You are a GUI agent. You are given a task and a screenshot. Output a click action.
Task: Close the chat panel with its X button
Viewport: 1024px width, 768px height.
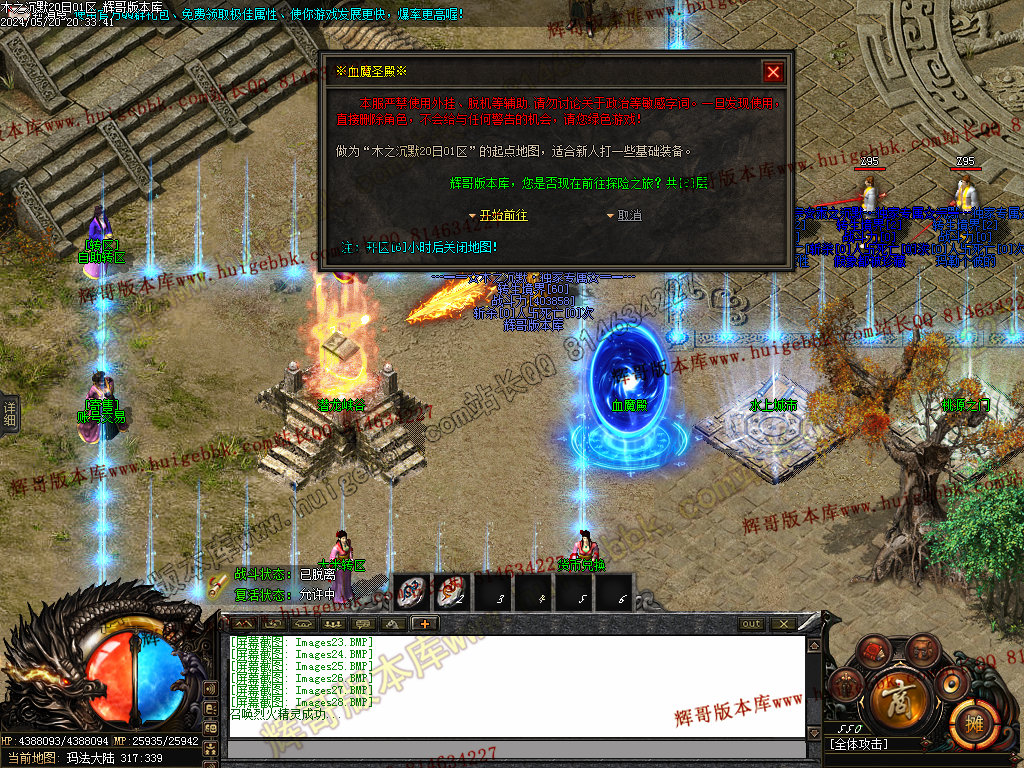[782, 624]
